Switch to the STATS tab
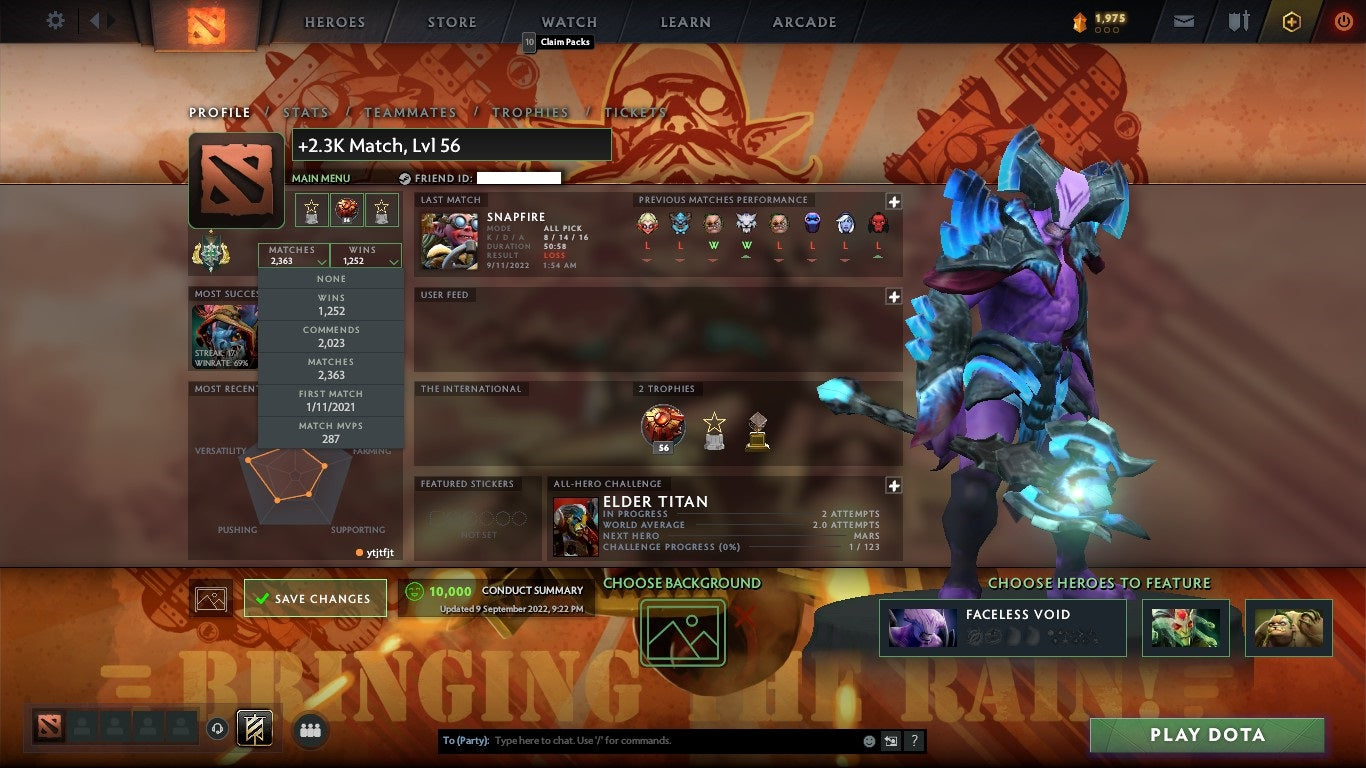The image size is (1366, 768). (306, 112)
